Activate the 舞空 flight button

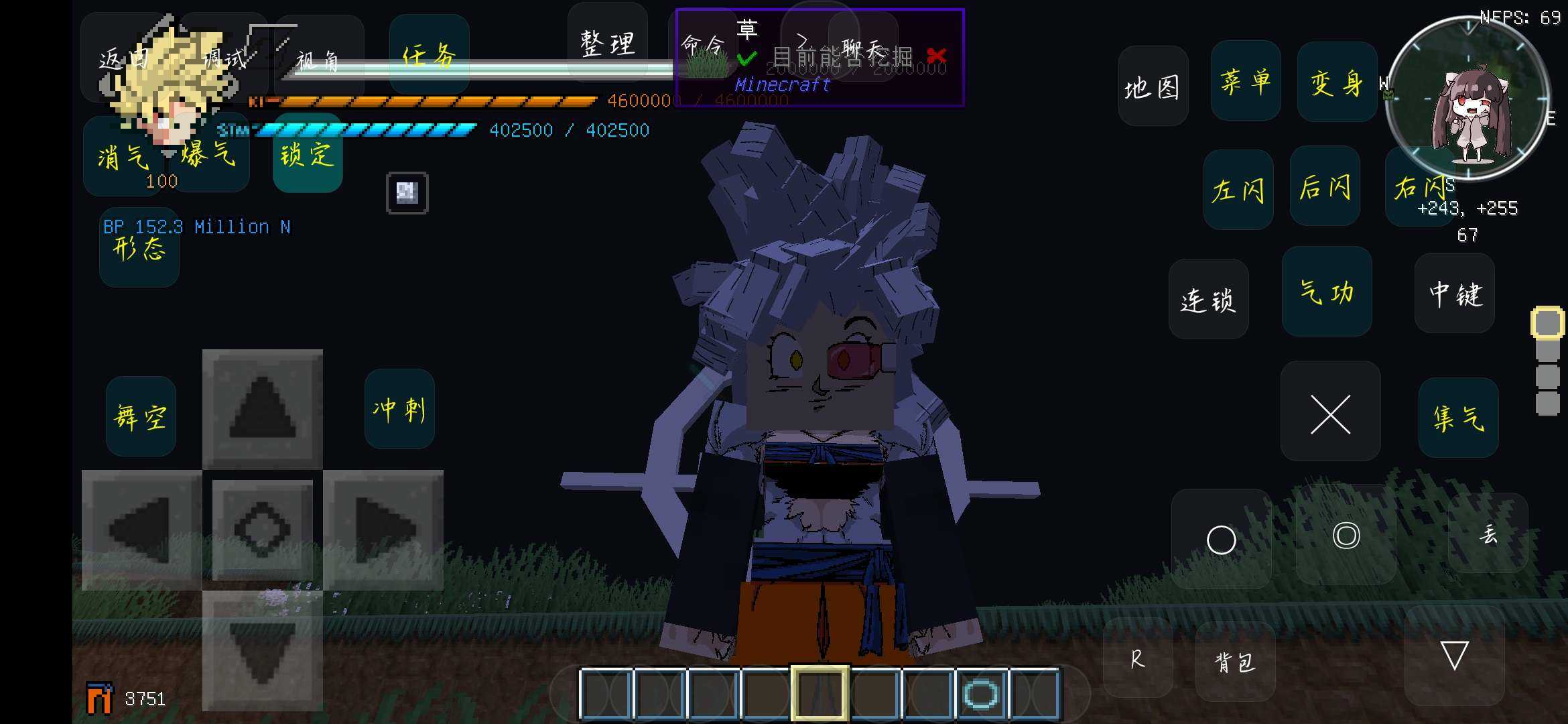[x=141, y=416]
